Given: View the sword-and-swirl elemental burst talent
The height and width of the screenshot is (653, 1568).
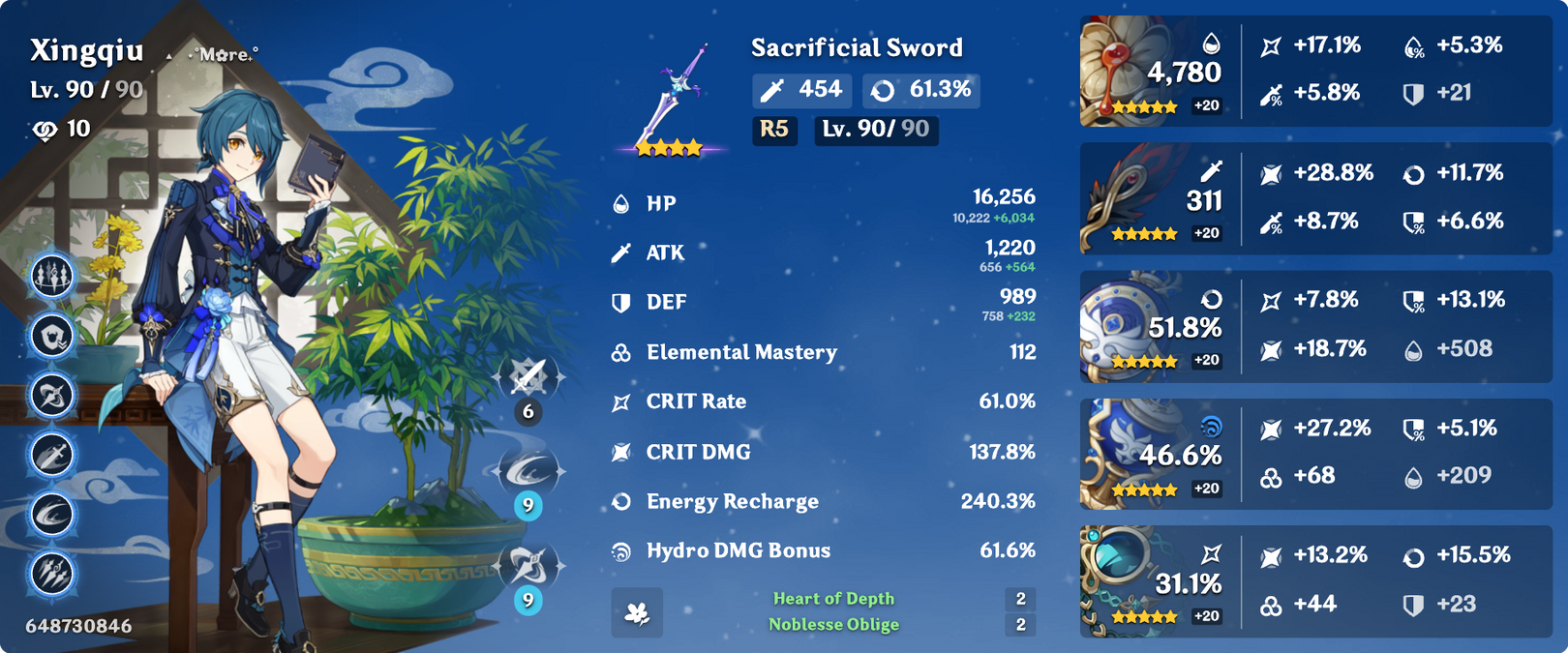Looking at the screenshot, I should pos(528,566).
